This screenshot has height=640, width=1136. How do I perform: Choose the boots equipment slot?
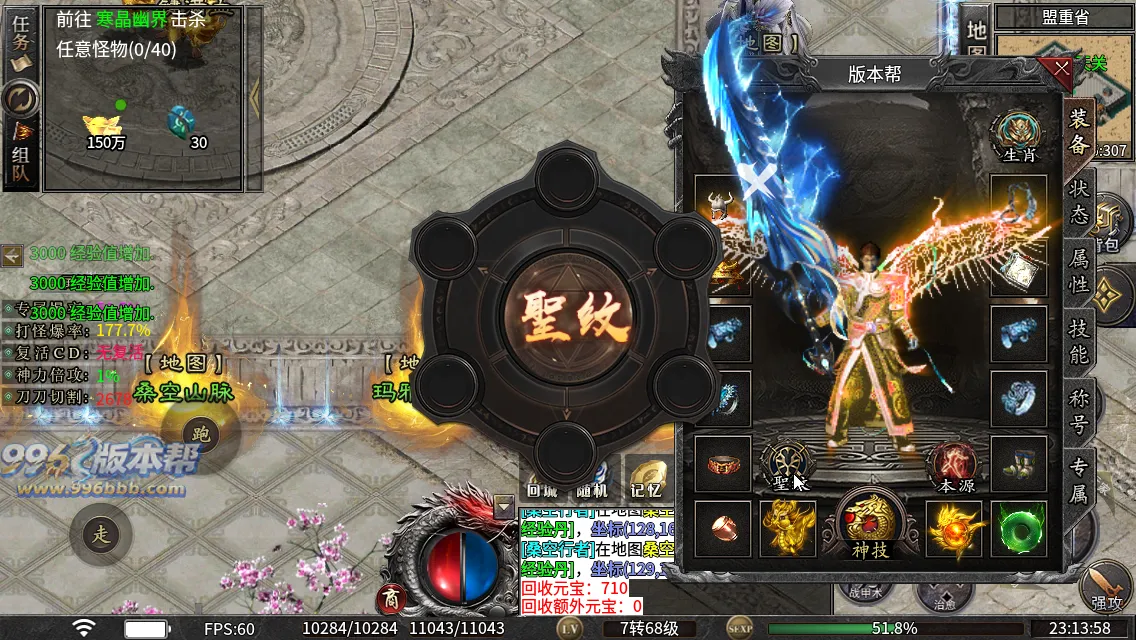click(x=1019, y=463)
